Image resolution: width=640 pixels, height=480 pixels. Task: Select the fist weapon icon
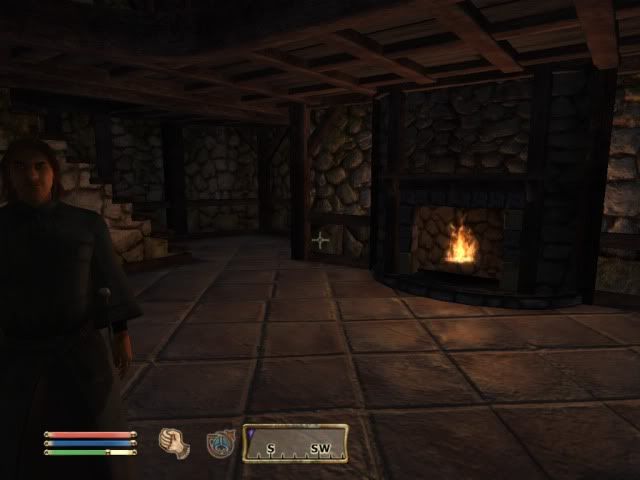174,442
